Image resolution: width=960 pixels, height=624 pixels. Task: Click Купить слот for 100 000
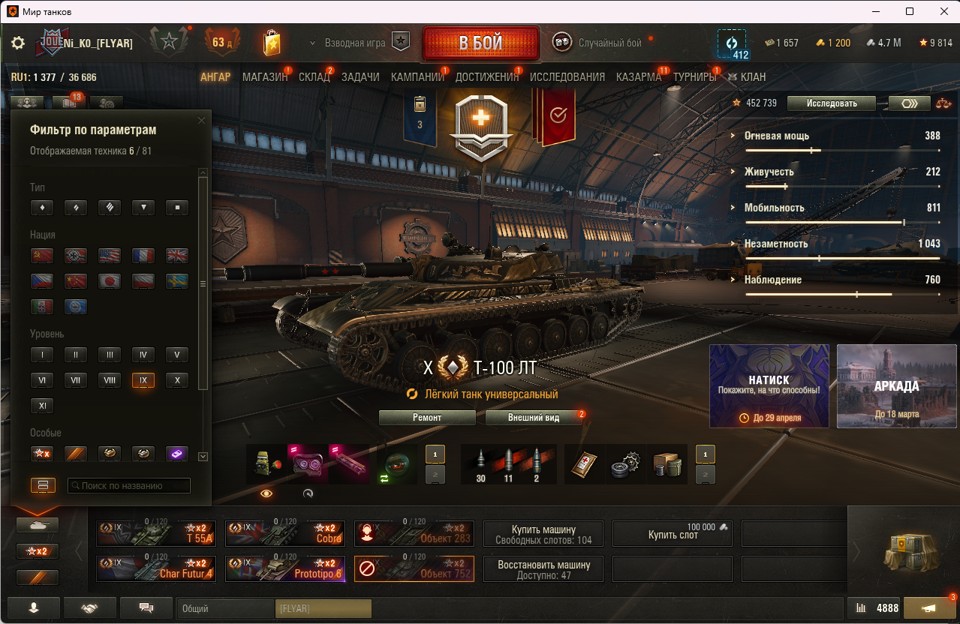click(x=672, y=533)
